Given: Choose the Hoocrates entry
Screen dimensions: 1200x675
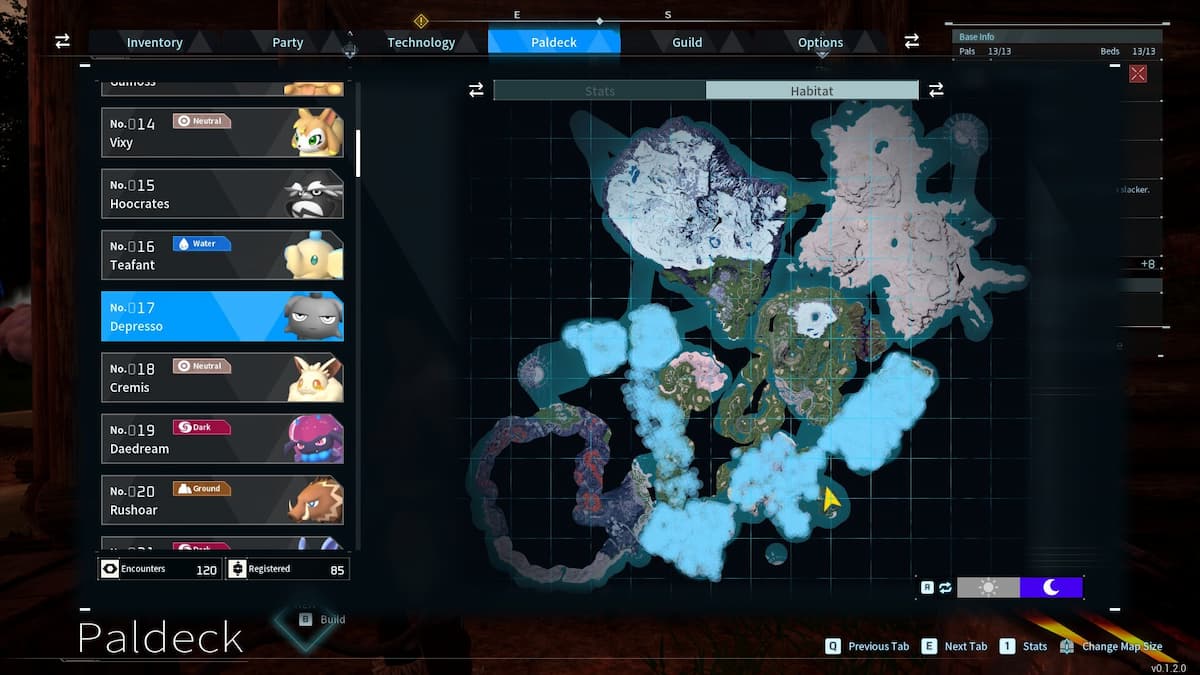Looking at the screenshot, I should coord(222,194).
